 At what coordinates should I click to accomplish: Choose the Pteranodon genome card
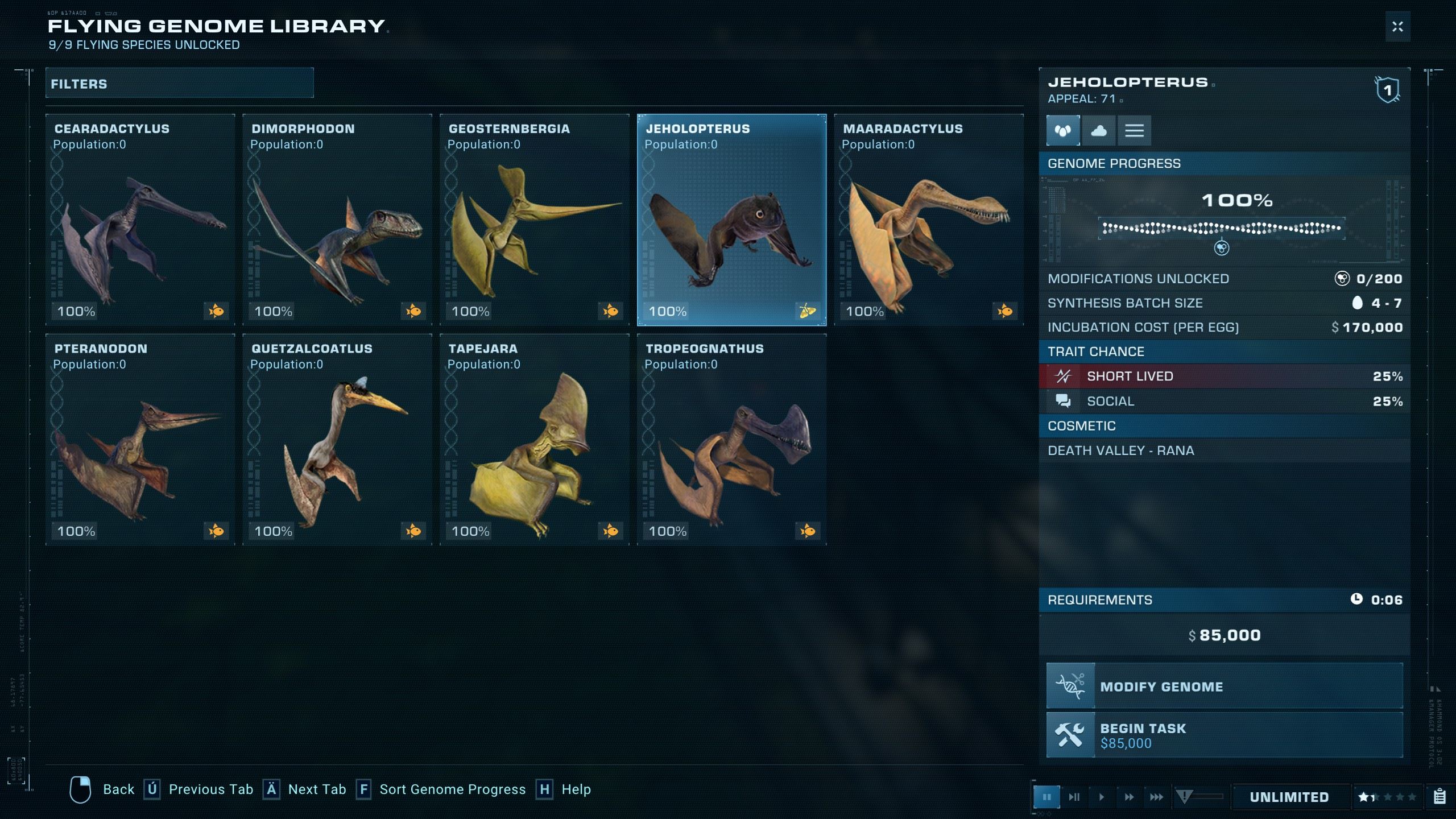(140, 440)
